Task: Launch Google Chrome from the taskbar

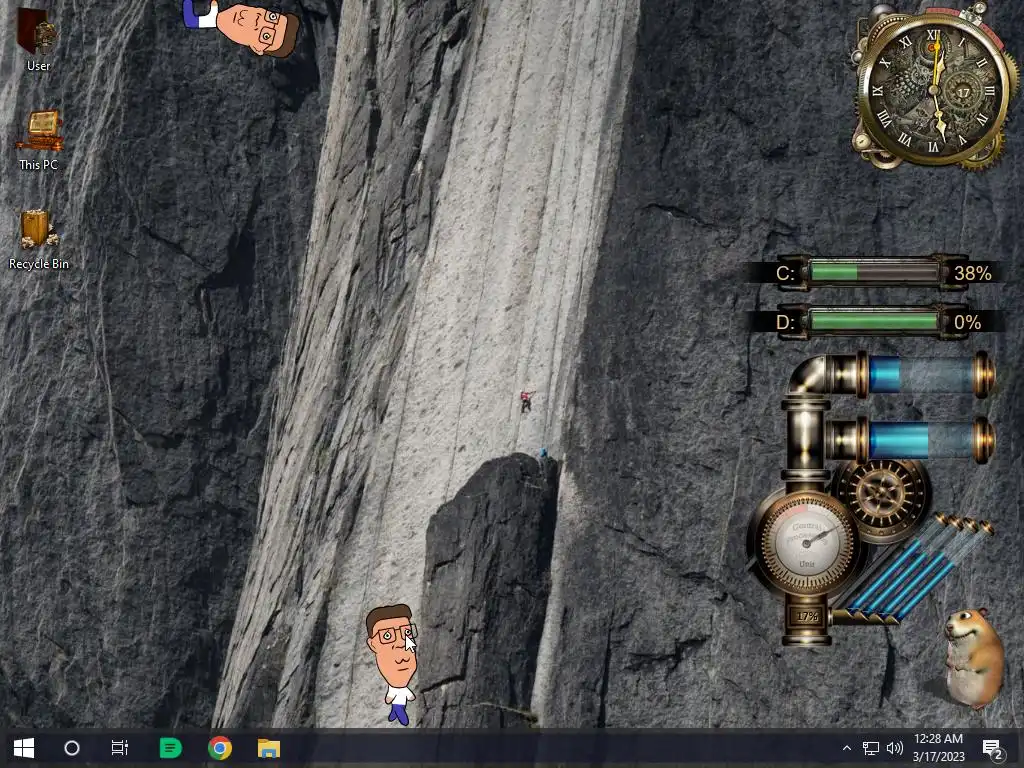Action: 220,748
